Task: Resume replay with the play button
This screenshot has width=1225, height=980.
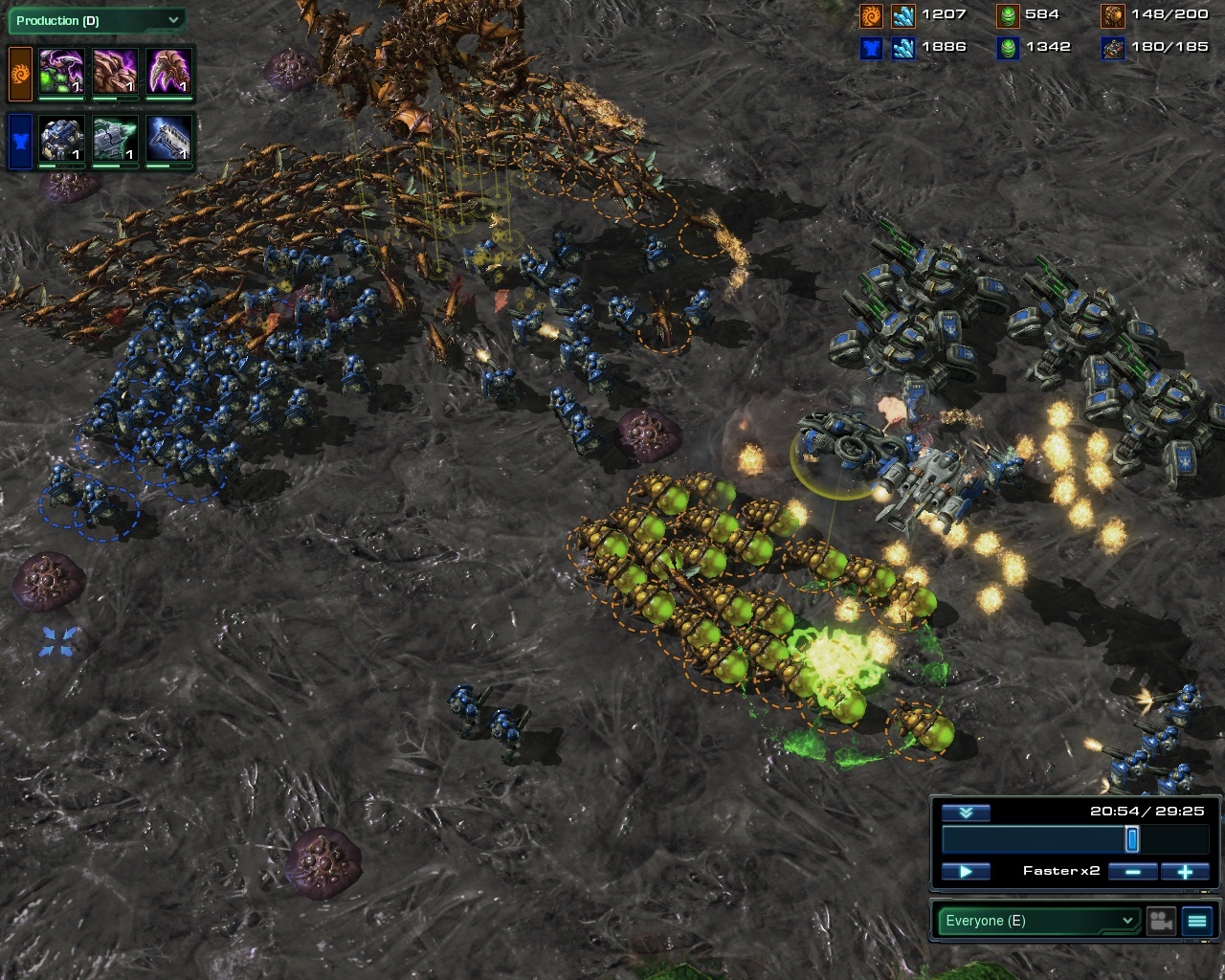Action: (x=966, y=872)
